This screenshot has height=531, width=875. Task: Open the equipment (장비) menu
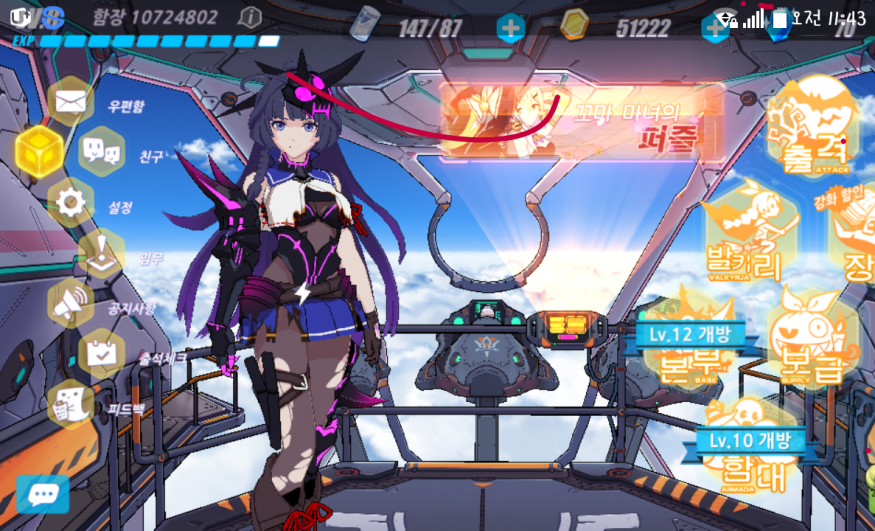855,240
